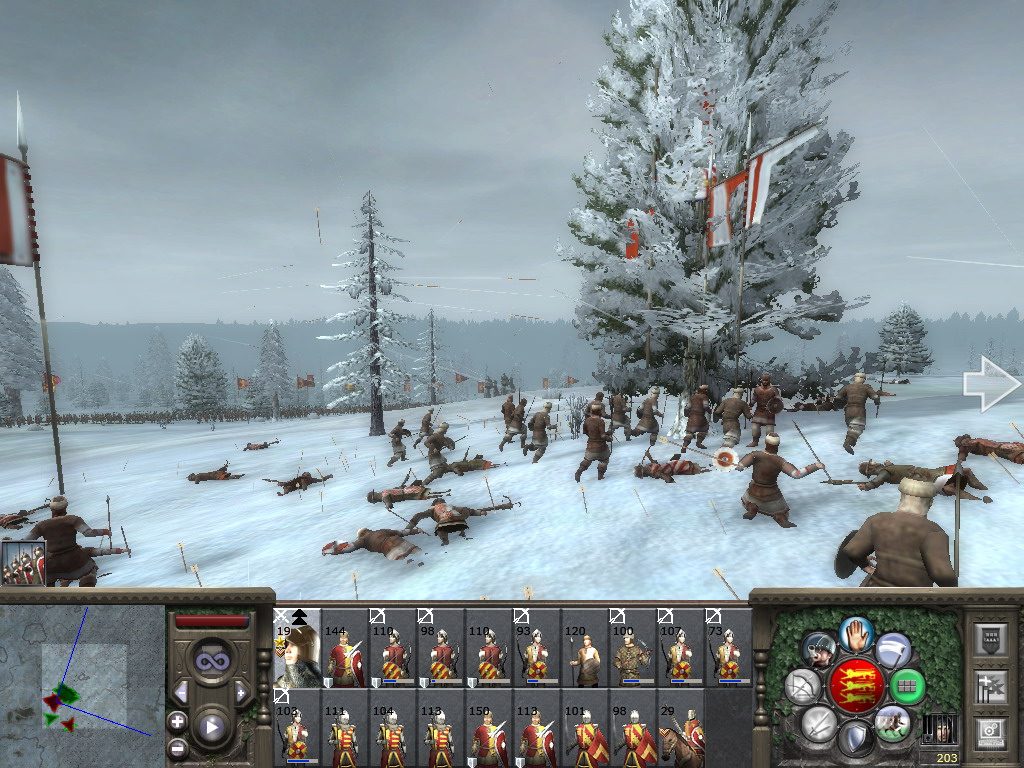Click the helmeted soldier rally button
Viewport: 1024px width, 768px height.
click(820, 650)
